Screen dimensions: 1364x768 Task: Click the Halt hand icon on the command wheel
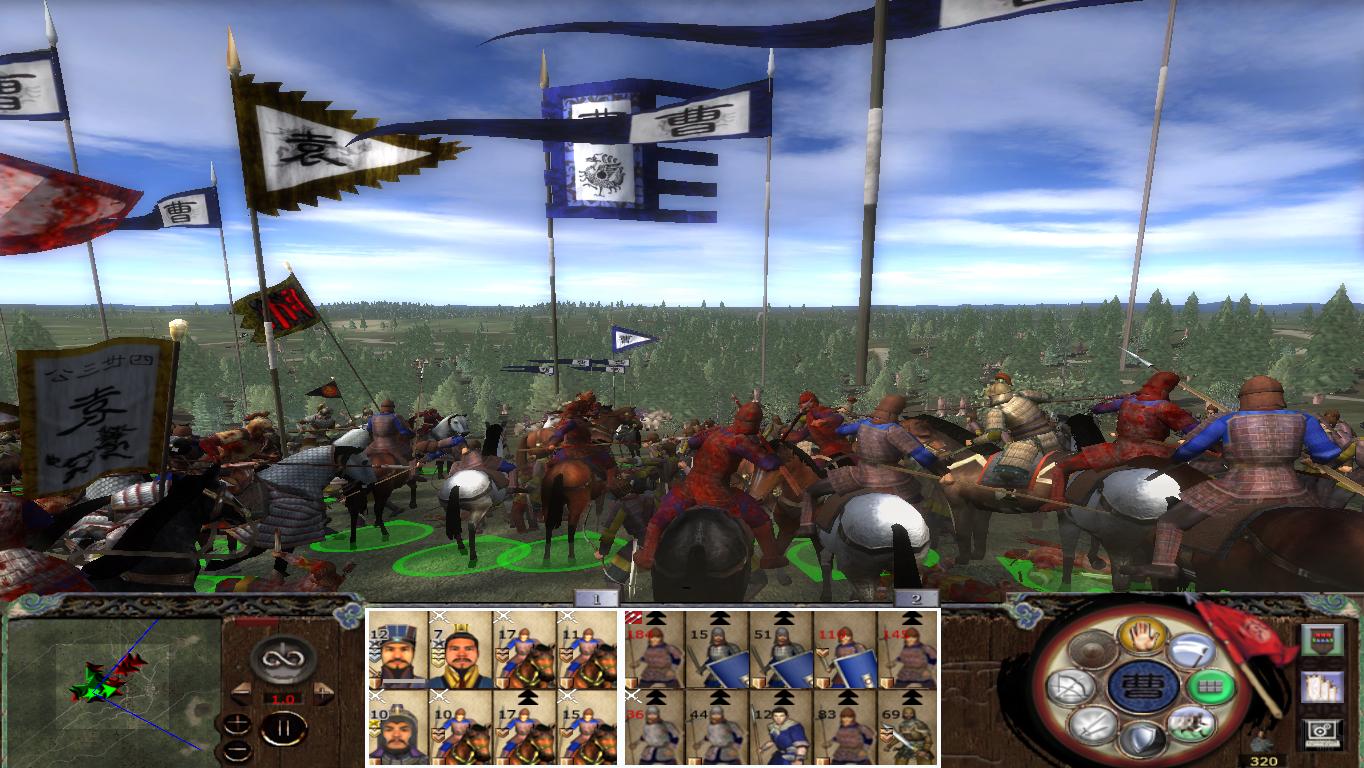coord(1142,636)
